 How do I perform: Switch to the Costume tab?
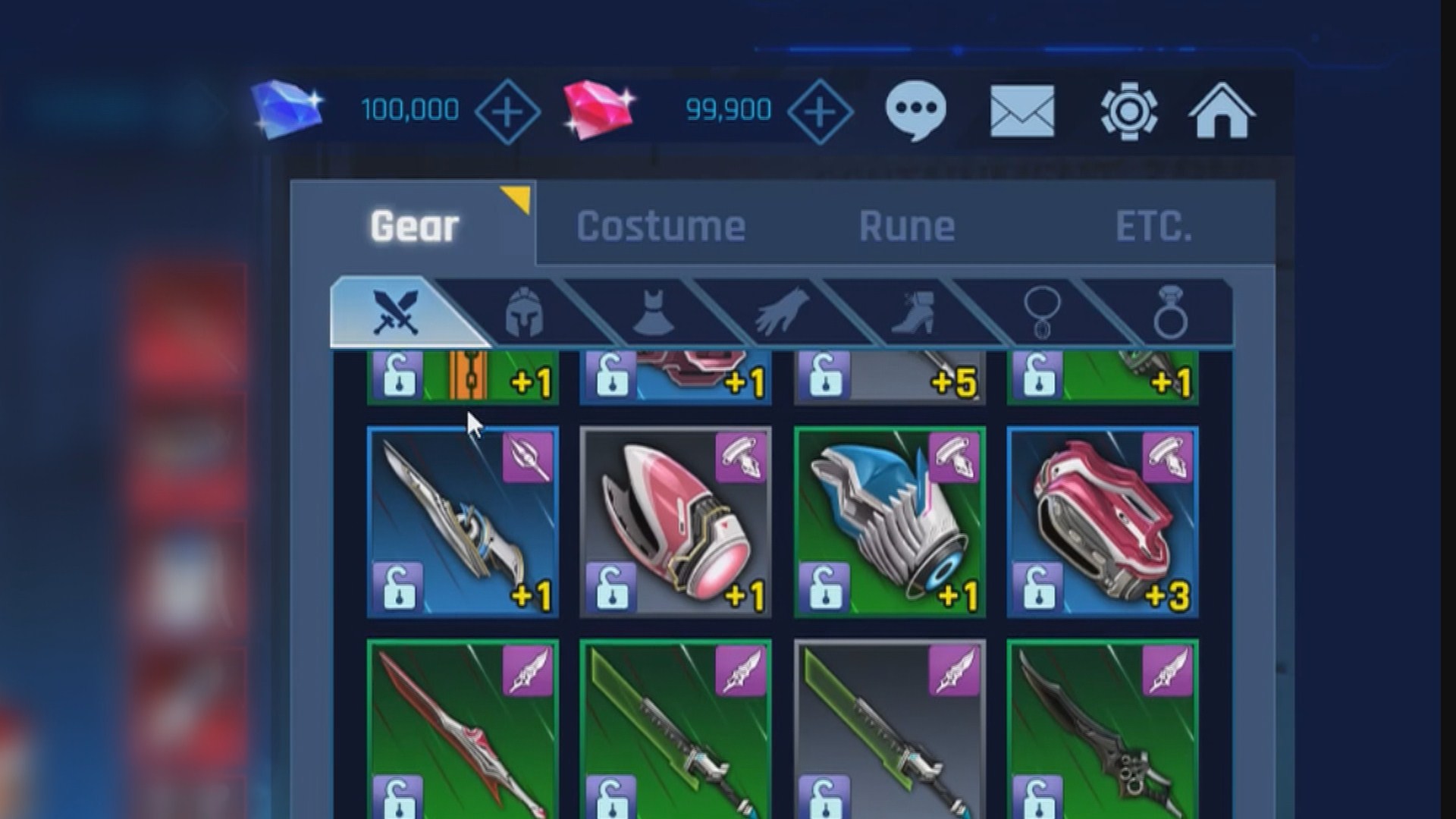tap(661, 226)
